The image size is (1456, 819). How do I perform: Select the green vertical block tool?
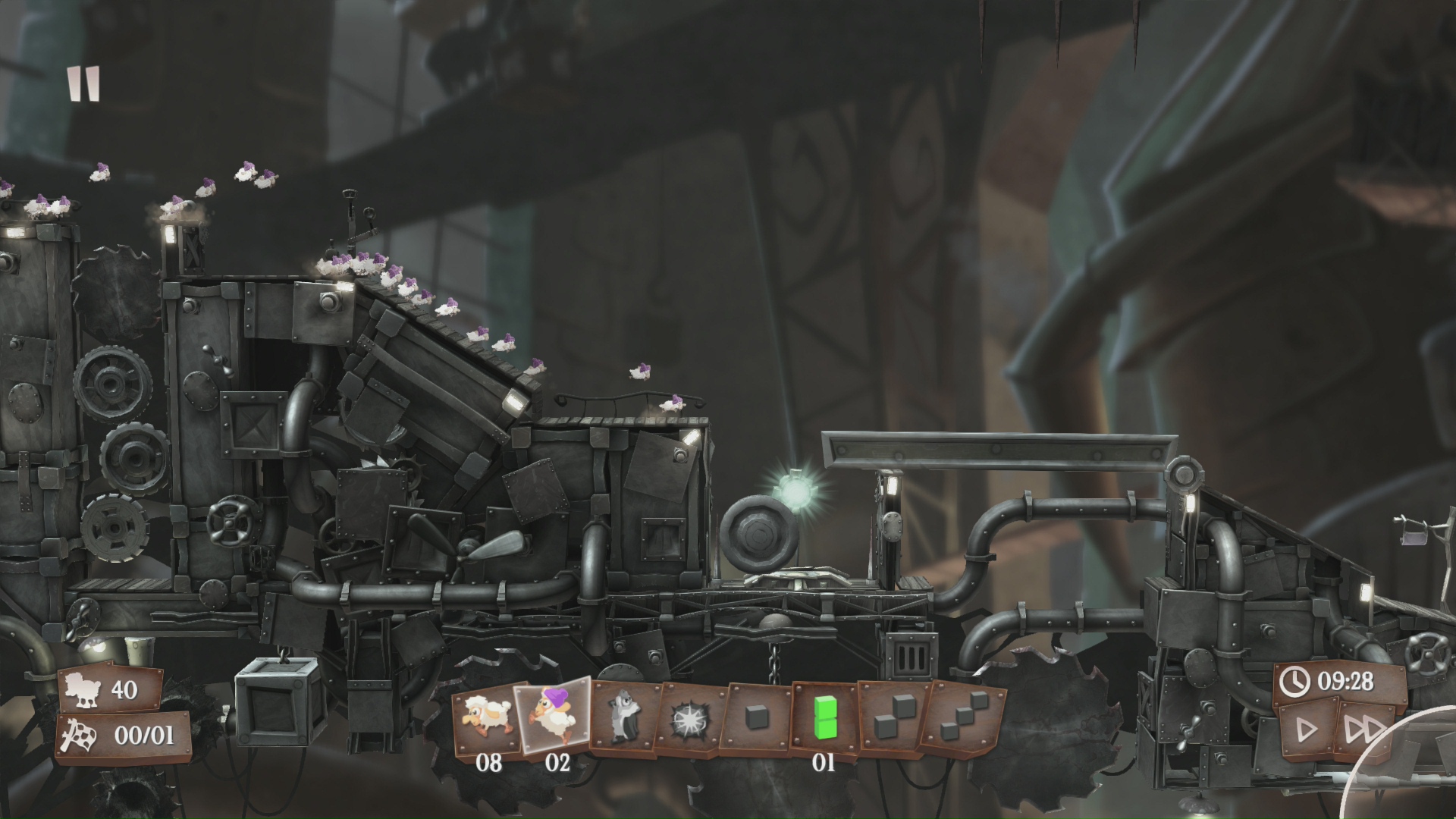[824, 717]
